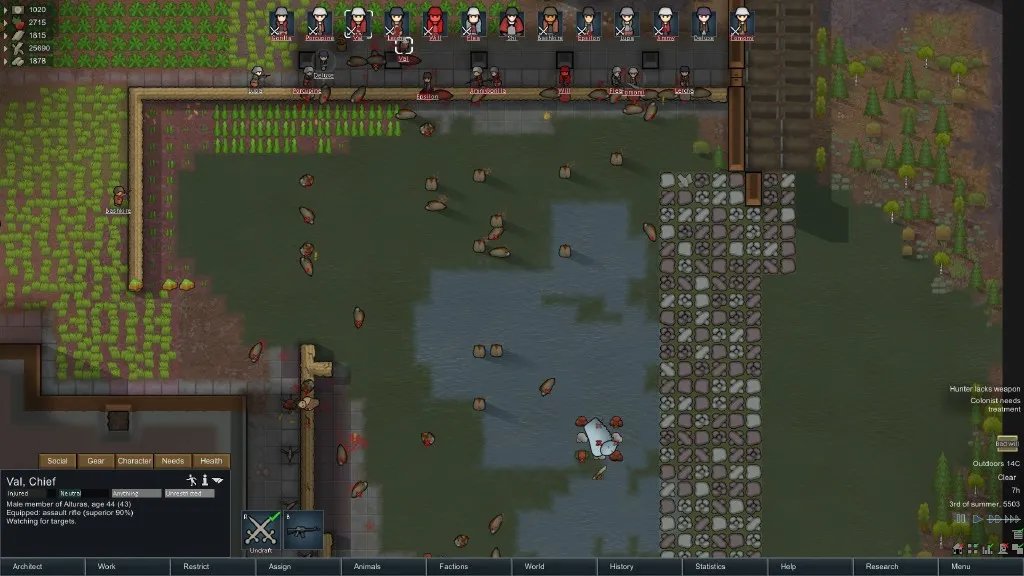This screenshot has width=1024, height=576.
Task: Select the red-hooded colonist portrait in top bar
Action: 435,22
